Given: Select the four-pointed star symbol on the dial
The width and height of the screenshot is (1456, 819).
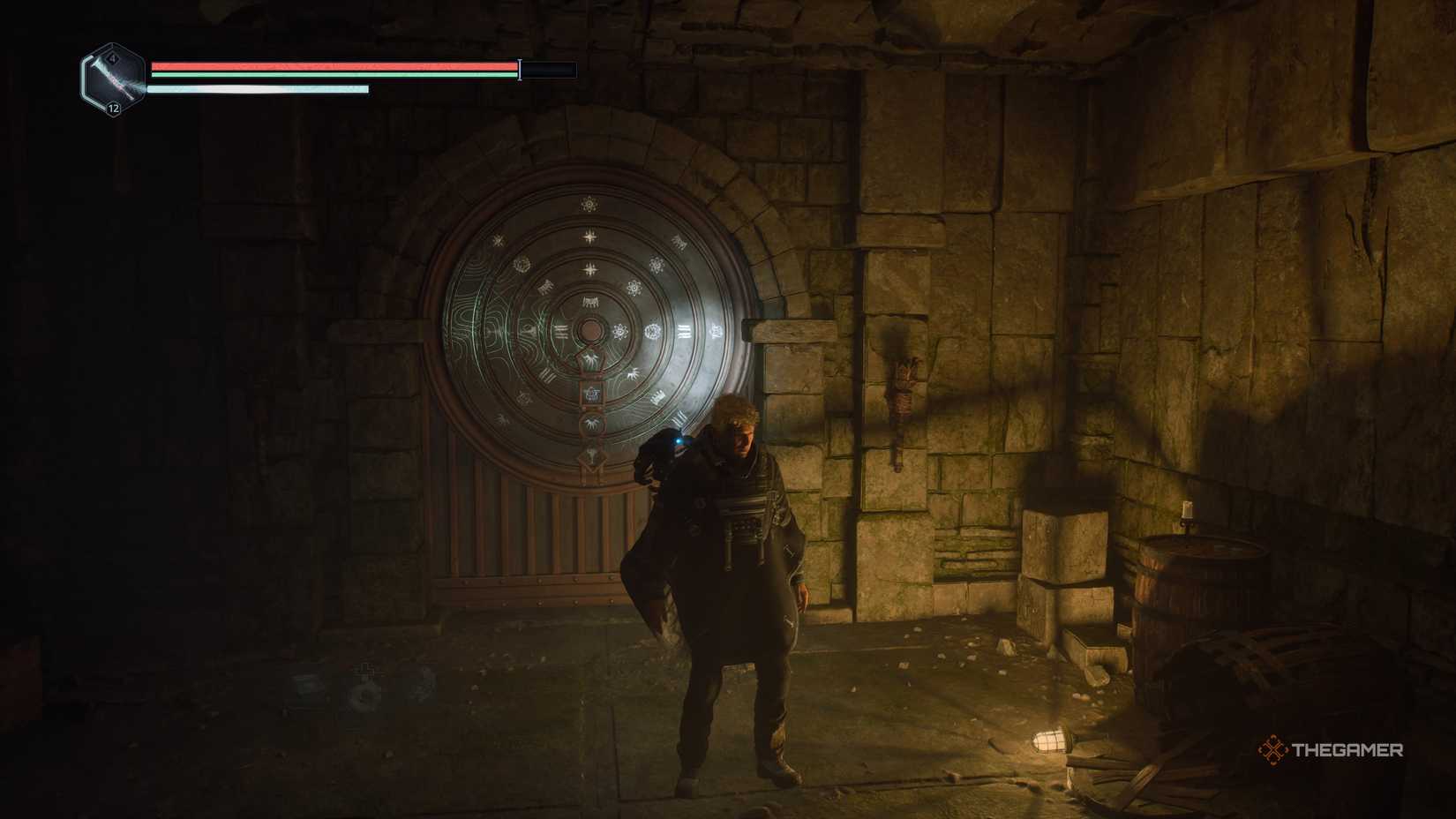Looking at the screenshot, I should (588, 236).
